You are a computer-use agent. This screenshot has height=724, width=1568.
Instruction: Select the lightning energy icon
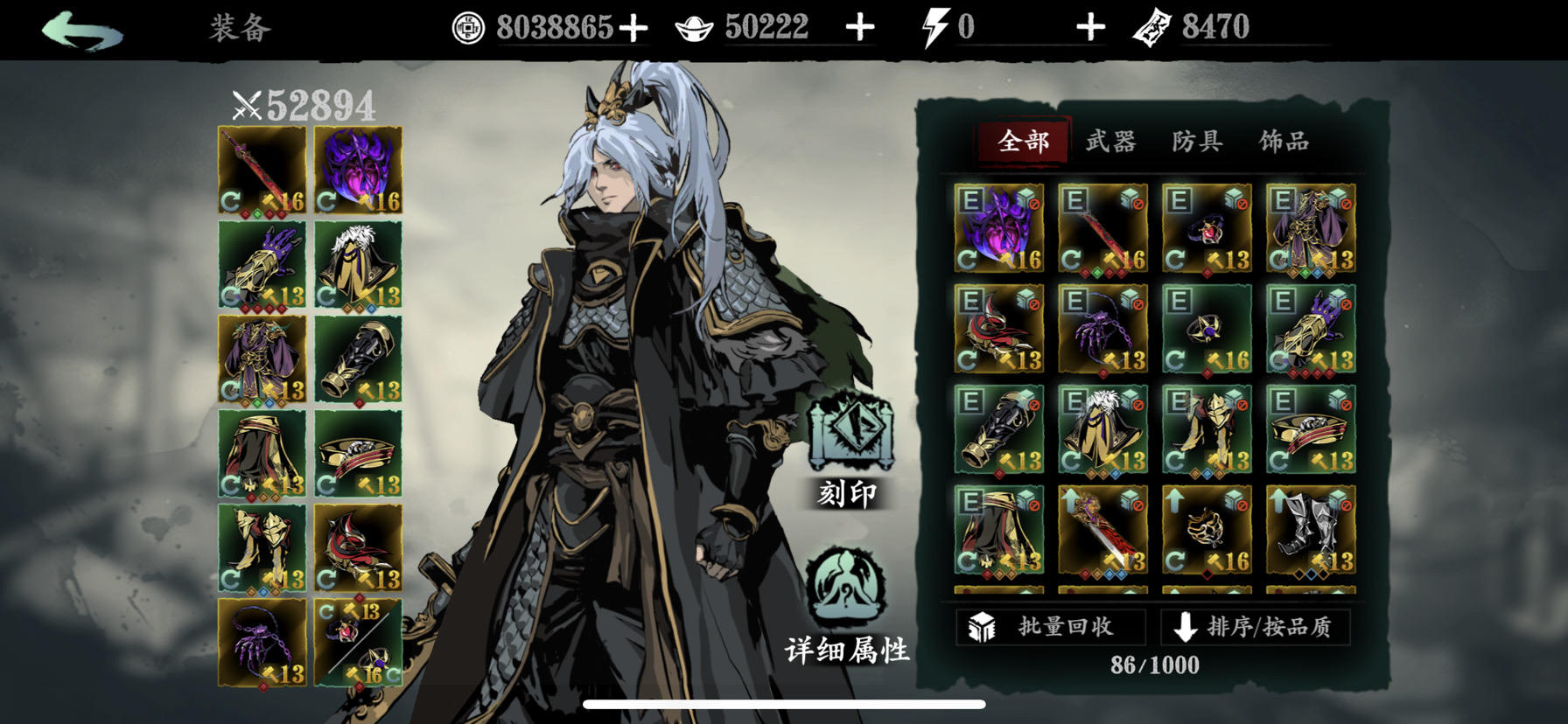[938, 25]
